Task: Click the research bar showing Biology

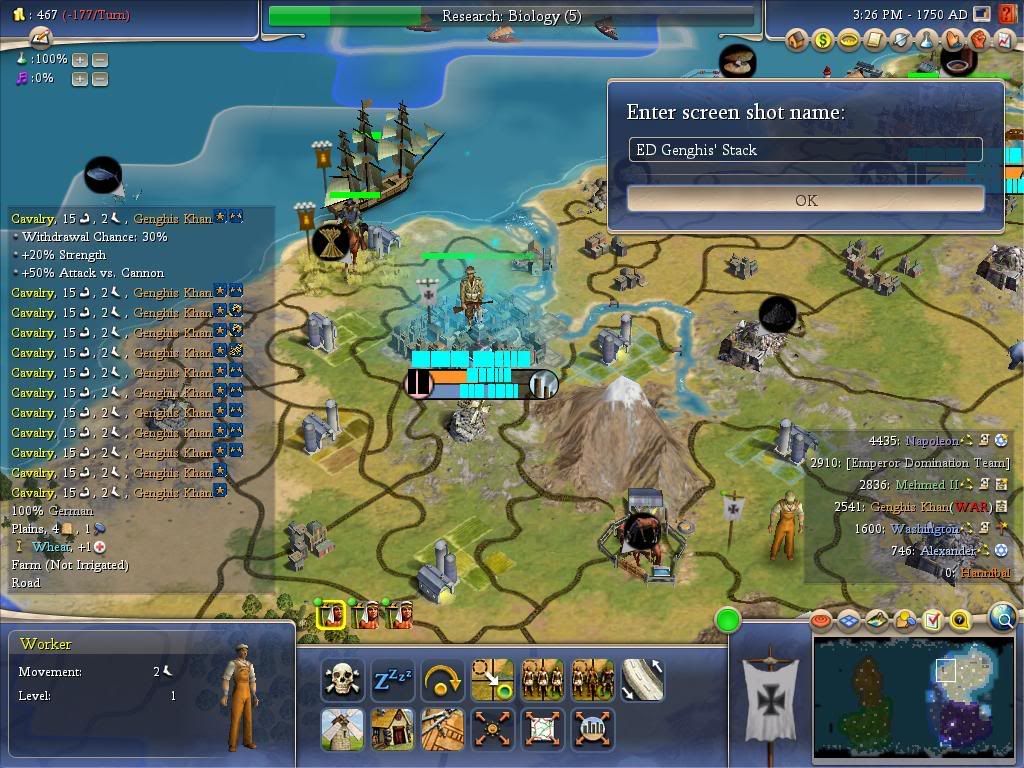Action: click(x=511, y=16)
